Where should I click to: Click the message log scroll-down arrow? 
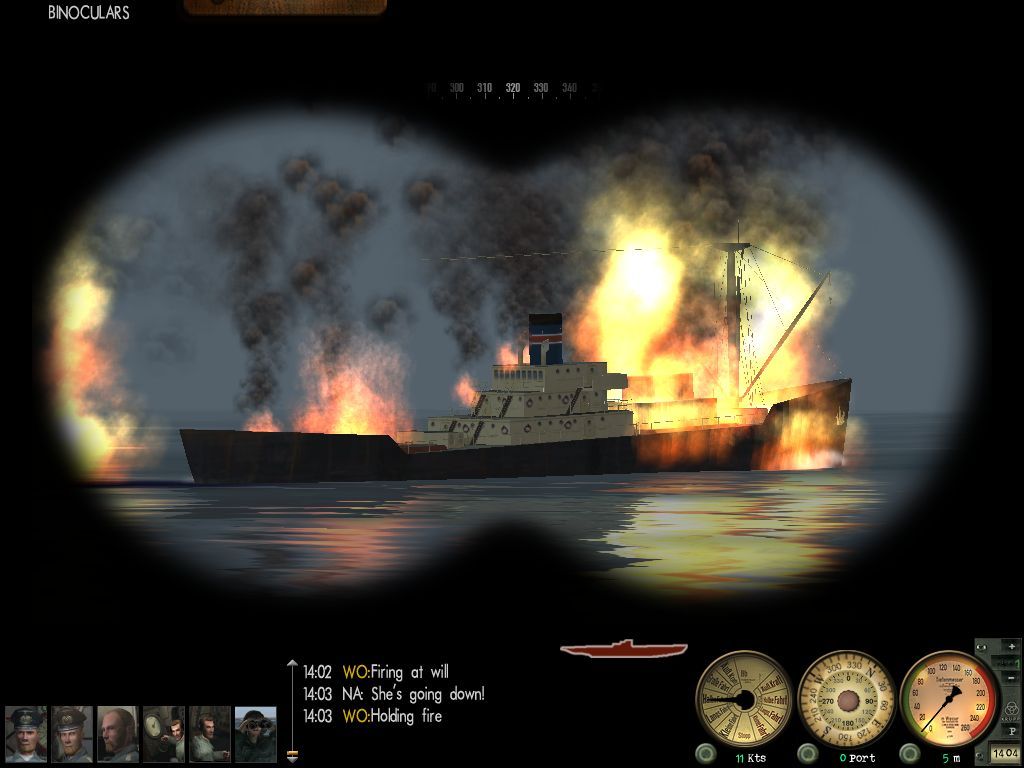(292, 755)
